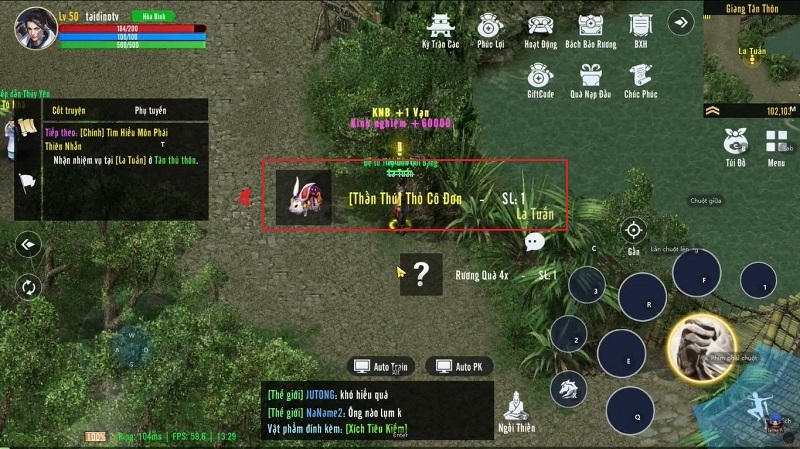Show the BXH rankings

click(x=640, y=28)
